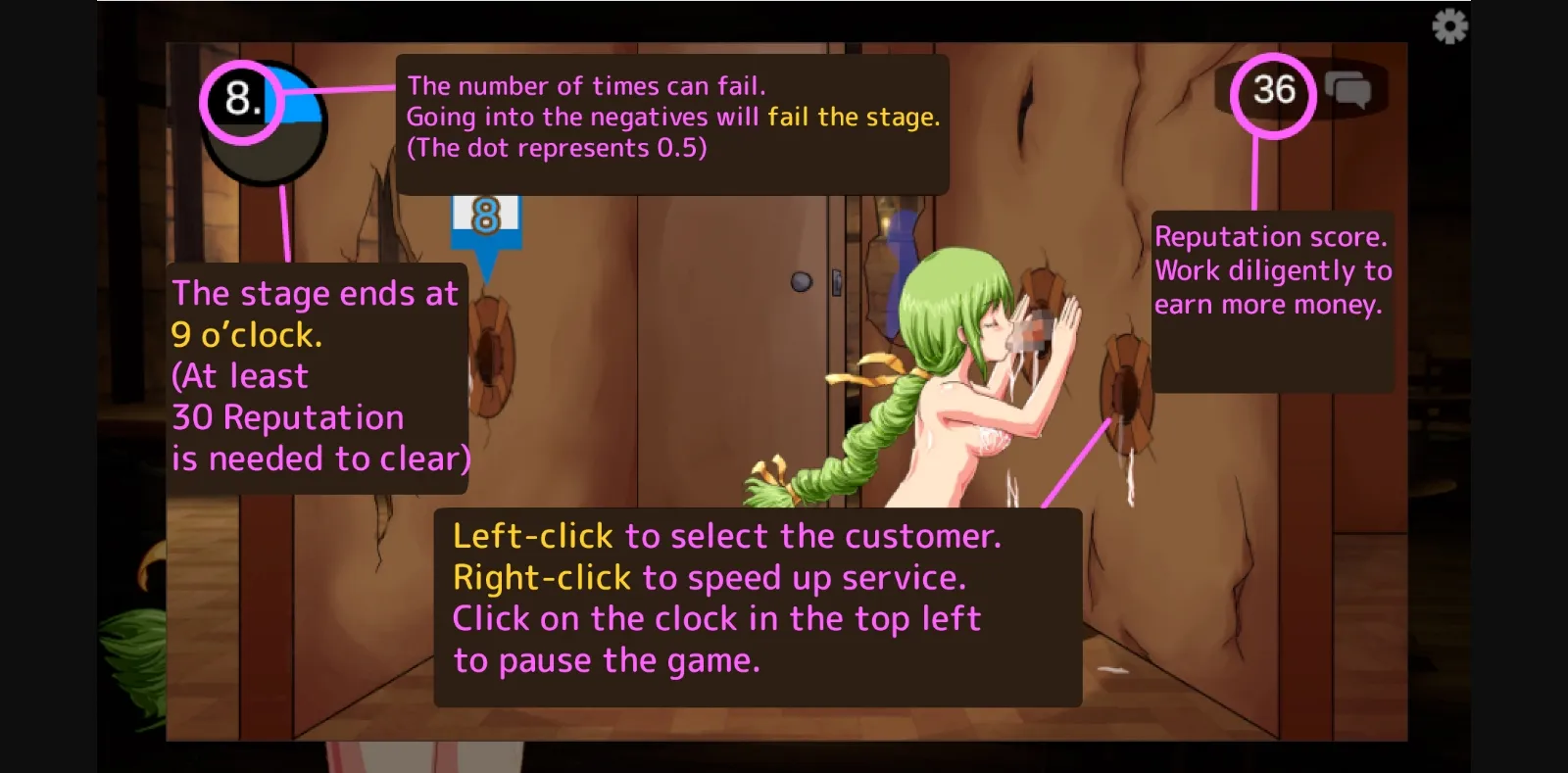Image resolution: width=1568 pixels, height=773 pixels.
Task: Click the fail counter showing 8 with a dot
Action: (x=241, y=103)
